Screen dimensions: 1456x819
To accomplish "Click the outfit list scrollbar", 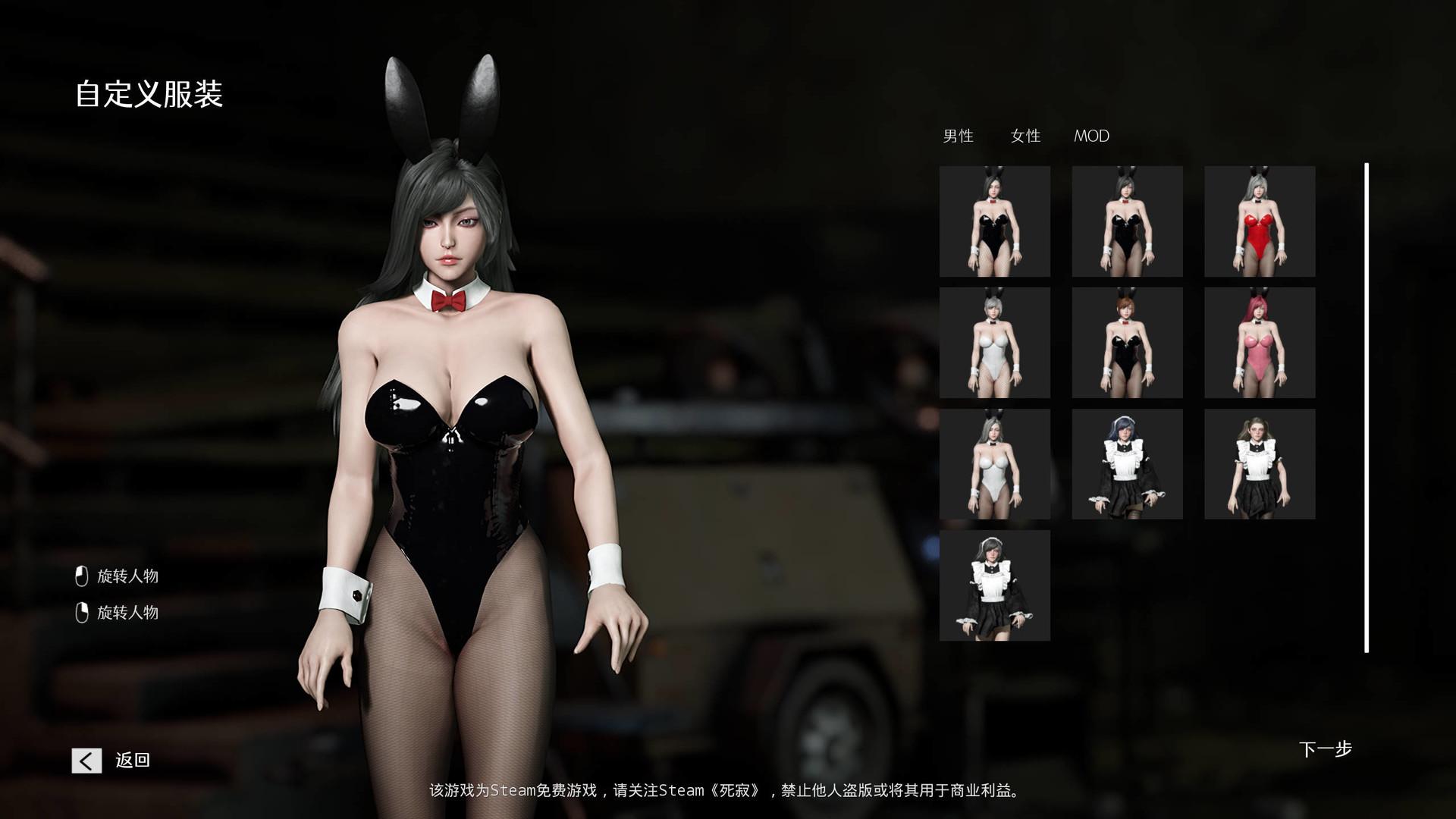I will point(1367,407).
